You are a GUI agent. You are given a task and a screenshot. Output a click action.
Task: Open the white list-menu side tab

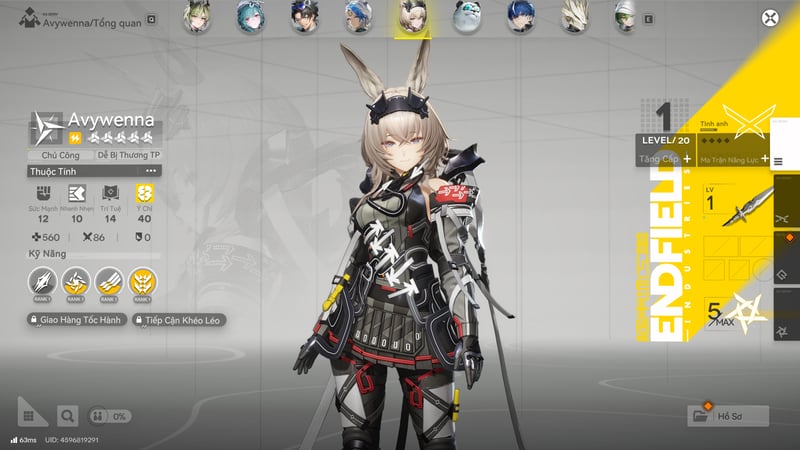(779, 160)
